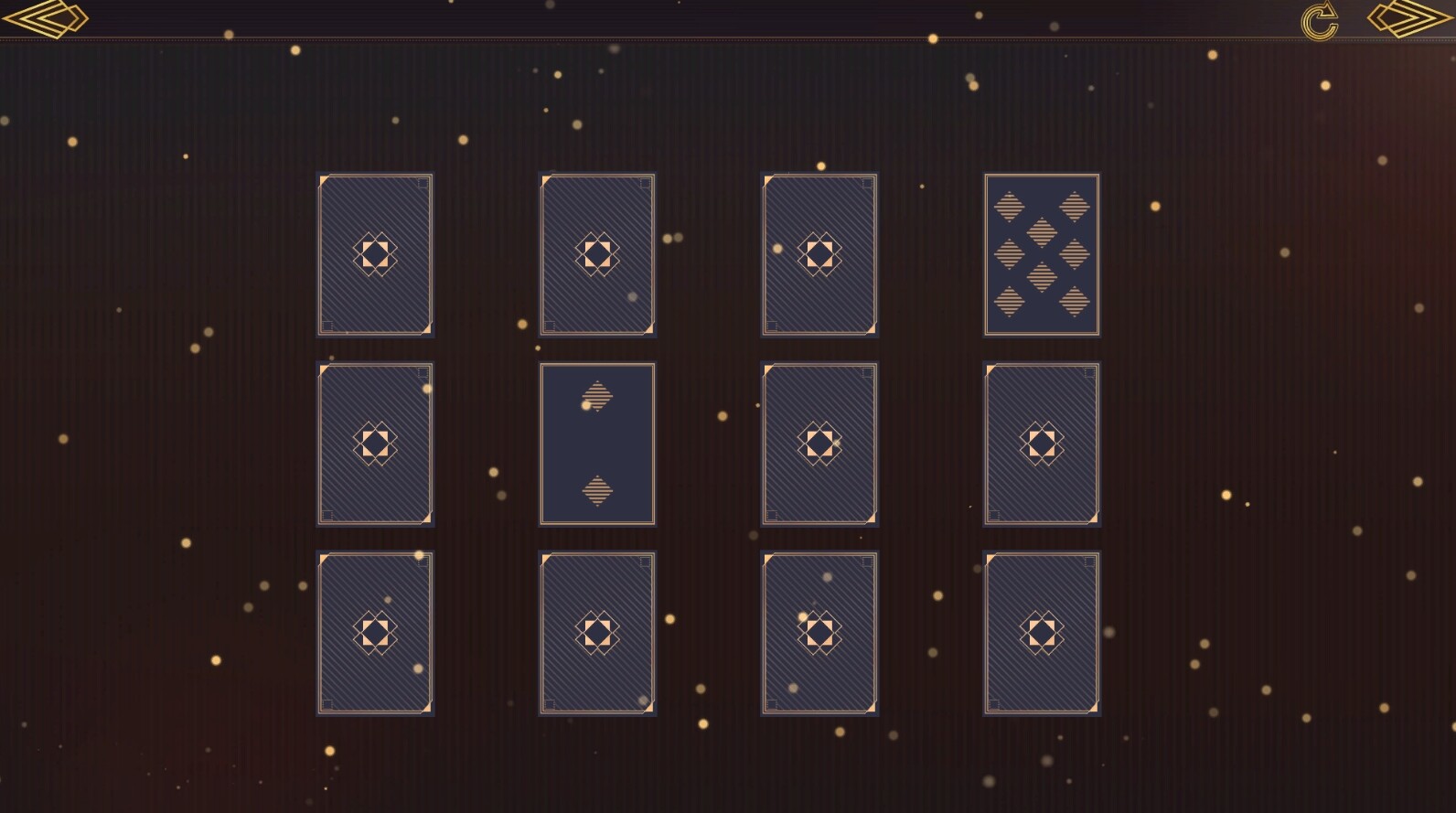
Task: Flip the third card in the middle row
Action: pos(819,444)
